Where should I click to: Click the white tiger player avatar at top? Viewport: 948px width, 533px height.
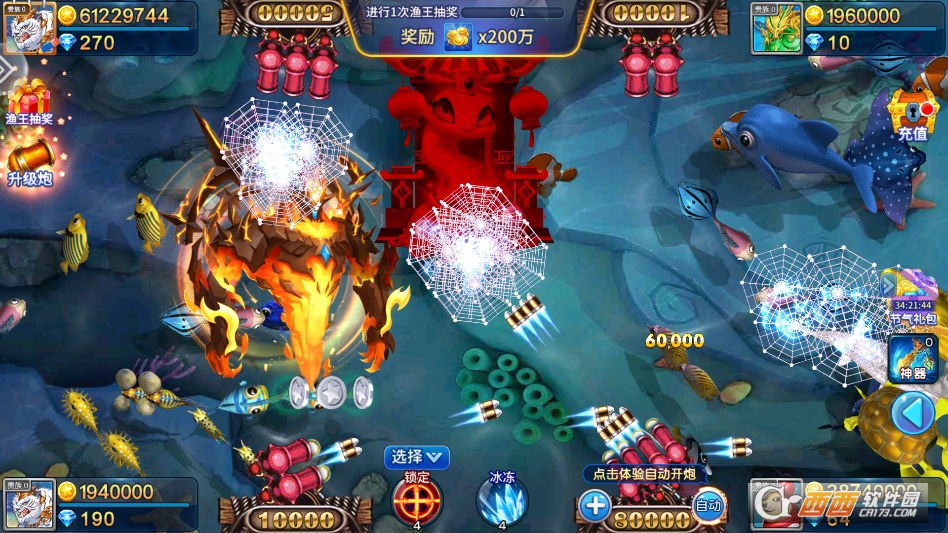point(28,29)
